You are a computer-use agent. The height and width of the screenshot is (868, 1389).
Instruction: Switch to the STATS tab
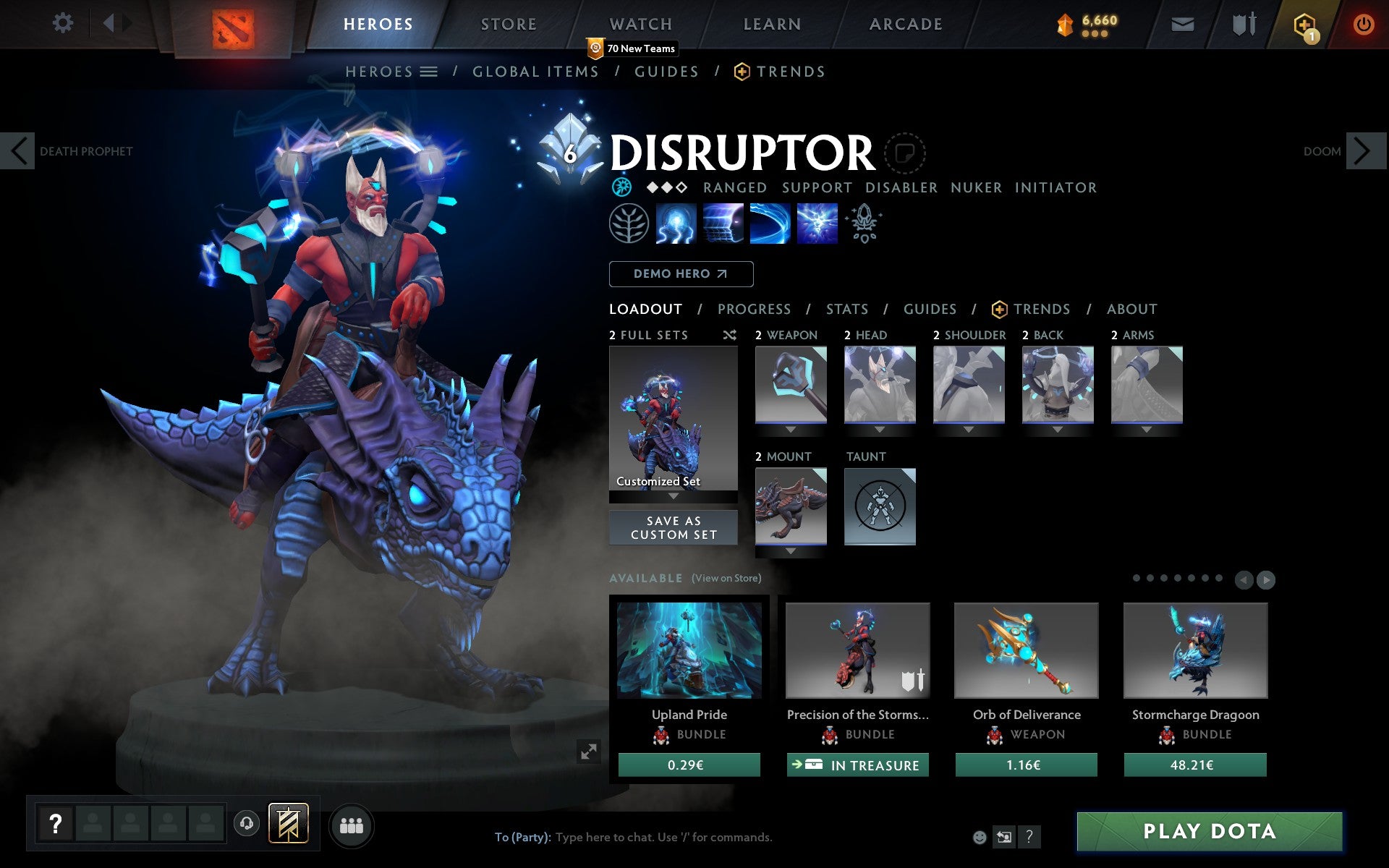tap(846, 309)
